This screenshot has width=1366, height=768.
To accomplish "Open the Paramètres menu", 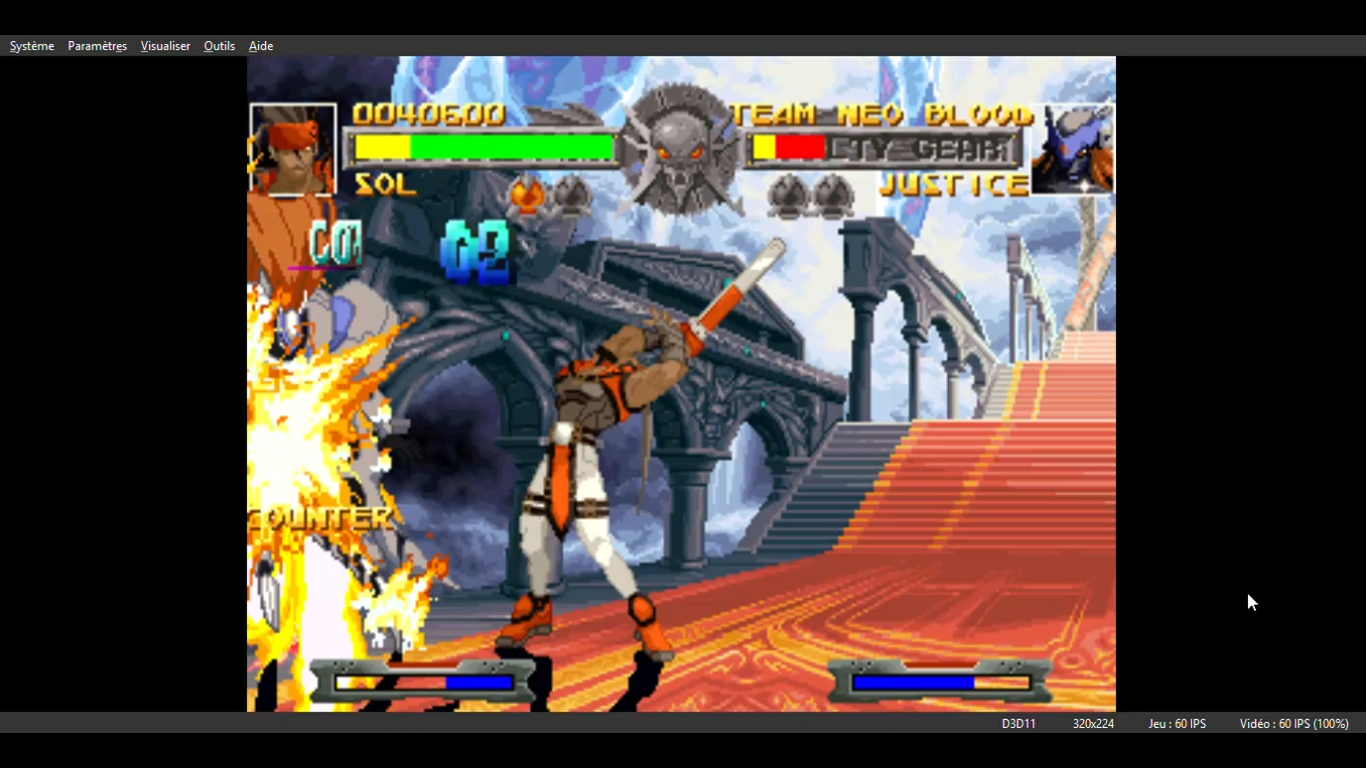I will click(97, 46).
